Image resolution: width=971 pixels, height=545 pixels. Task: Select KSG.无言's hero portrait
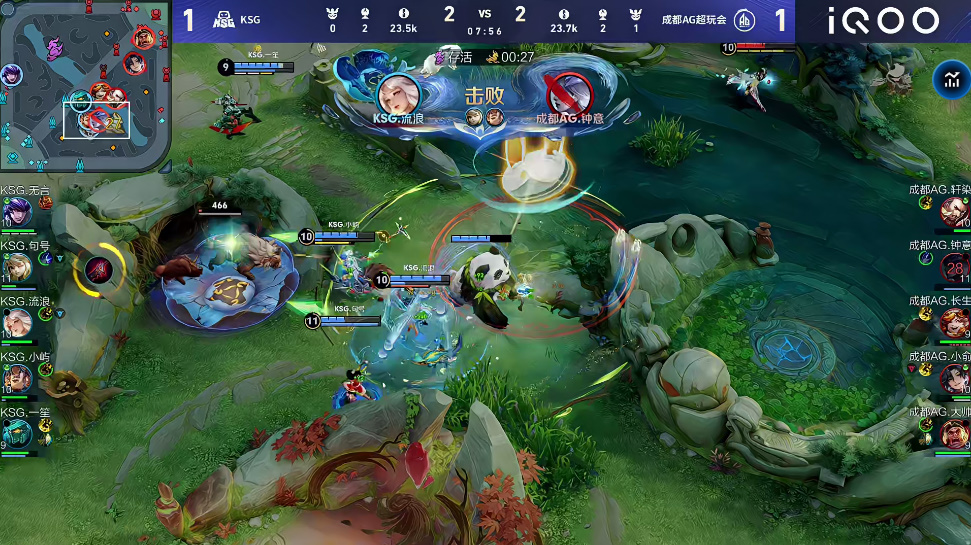(x=17, y=211)
